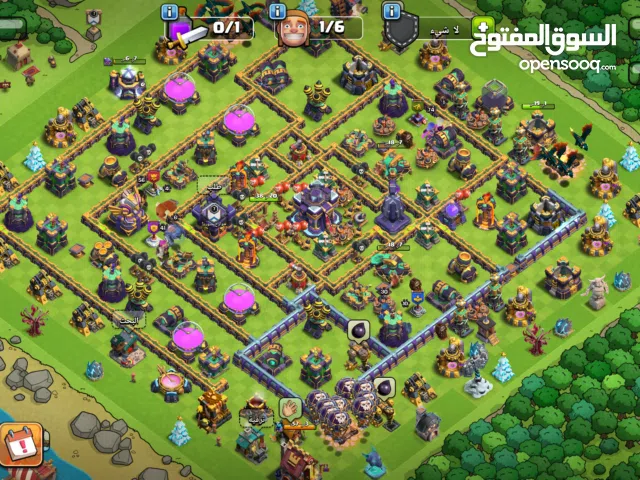This screenshot has height=480, width=640.
Task: Open the info button beside the sword counter
Action: click(170, 12)
